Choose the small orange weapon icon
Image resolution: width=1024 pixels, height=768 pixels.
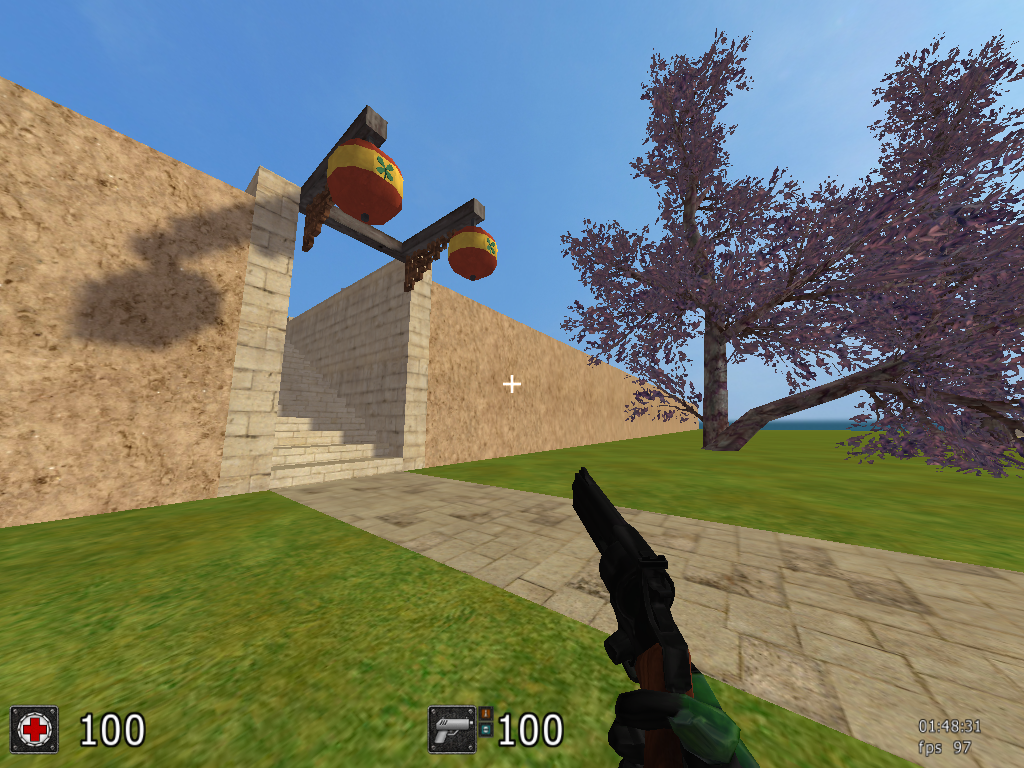(x=486, y=713)
